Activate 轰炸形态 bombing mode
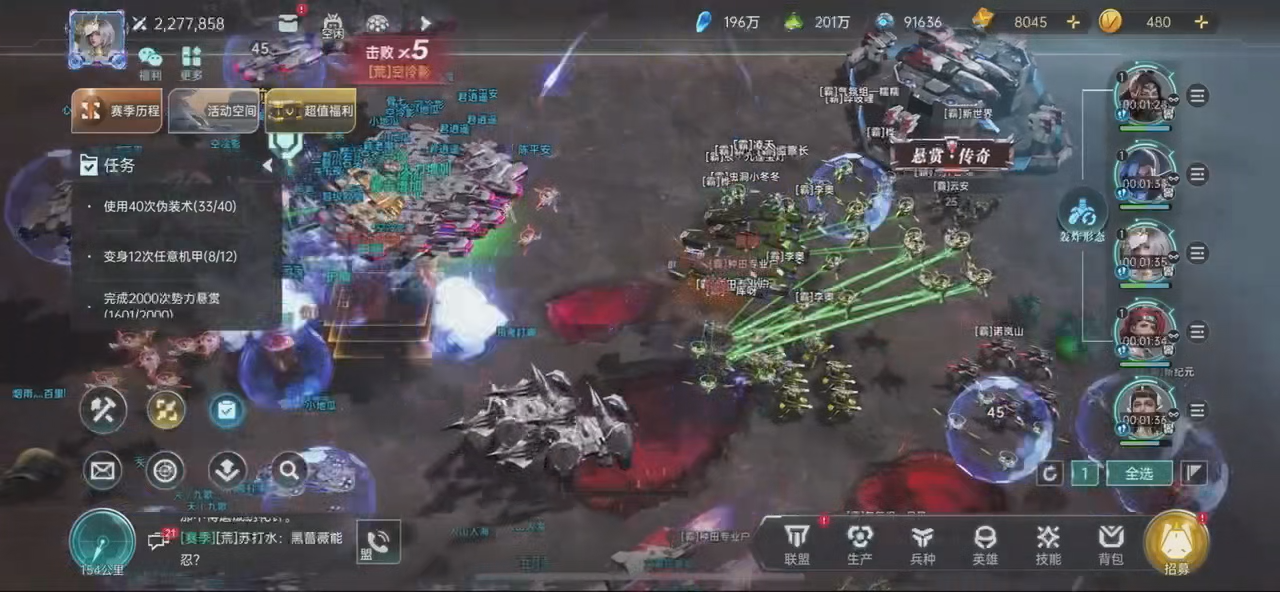The height and width of the screenshot is (592, 1280). click(1083, 212)
